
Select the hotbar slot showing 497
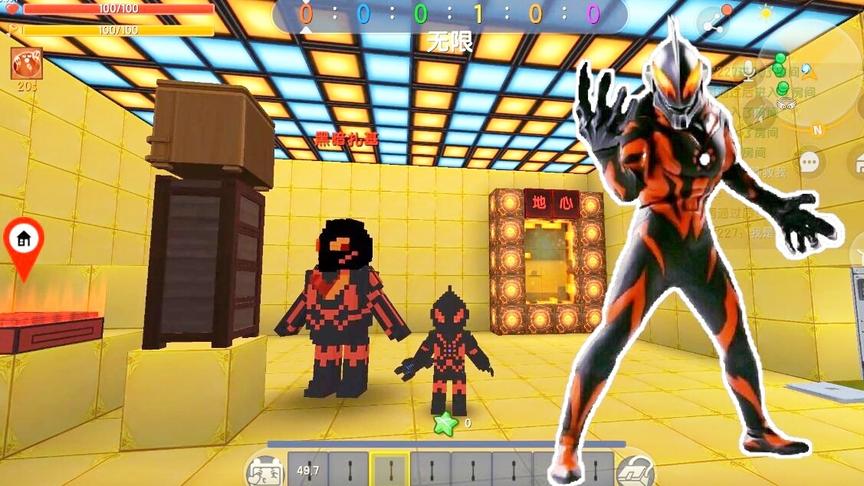(x=307, y=469)
